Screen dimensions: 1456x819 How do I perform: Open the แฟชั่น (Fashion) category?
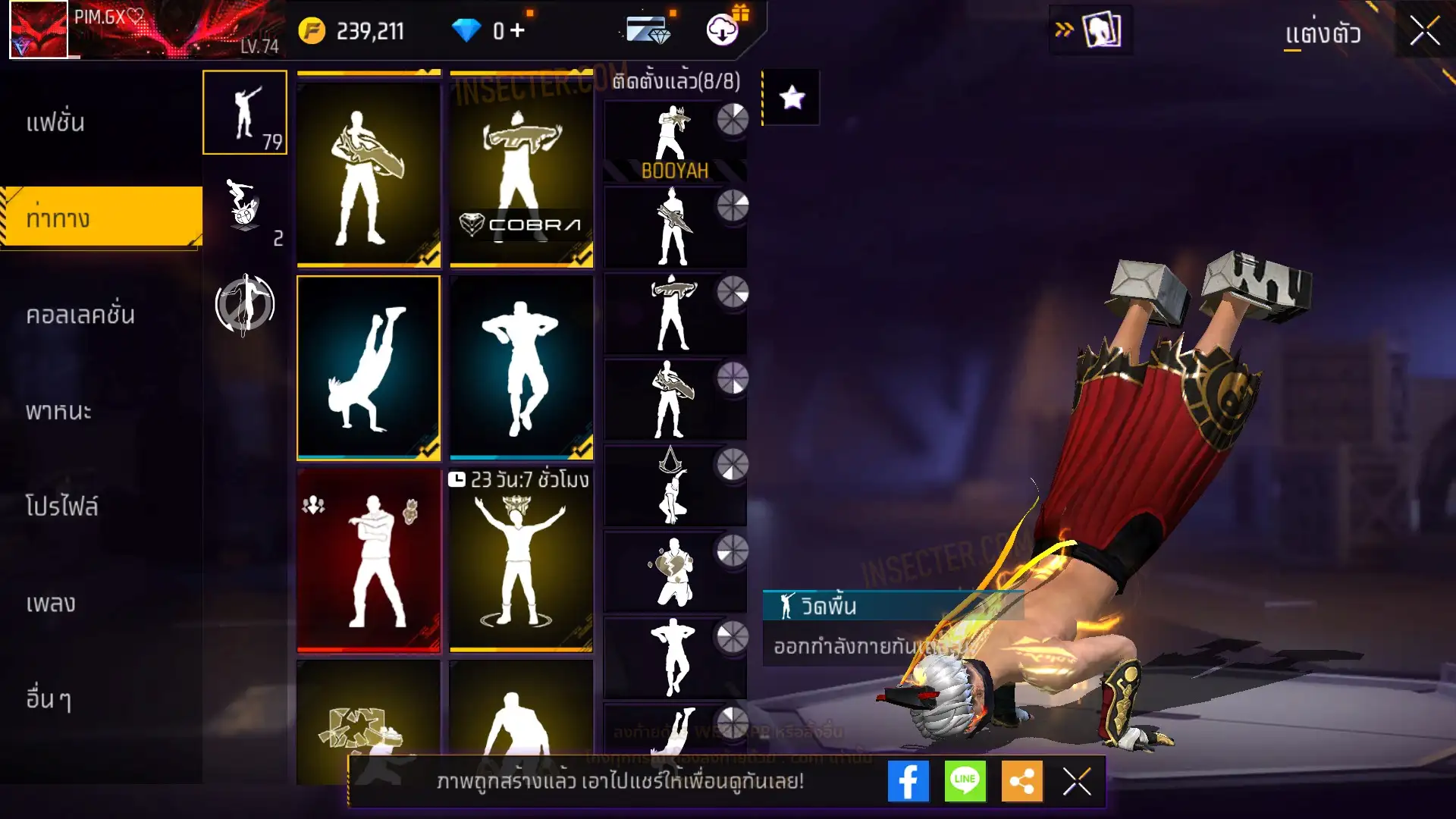tap(55, 123)
